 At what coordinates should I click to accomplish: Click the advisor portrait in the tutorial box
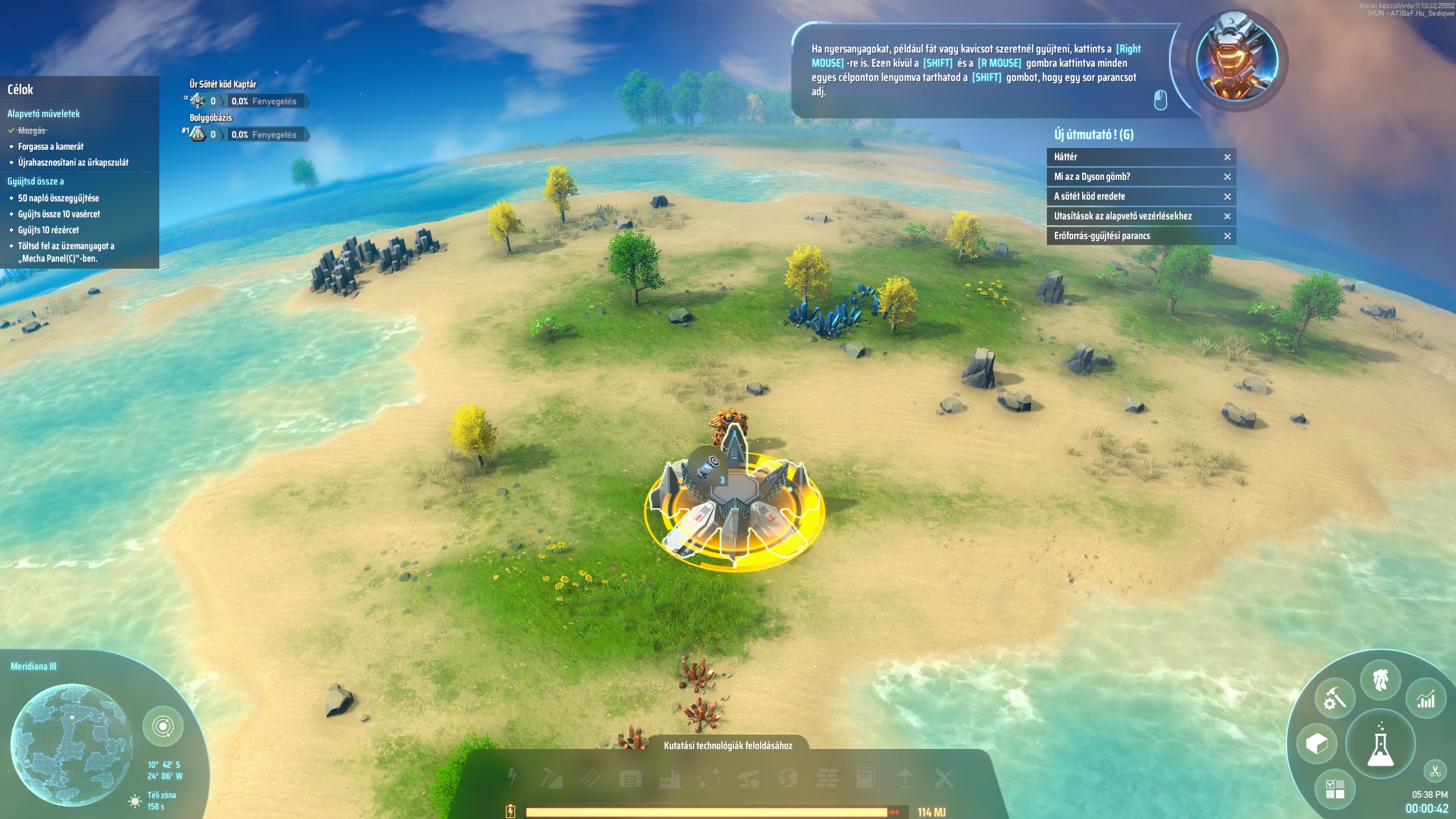[1236, 60]
